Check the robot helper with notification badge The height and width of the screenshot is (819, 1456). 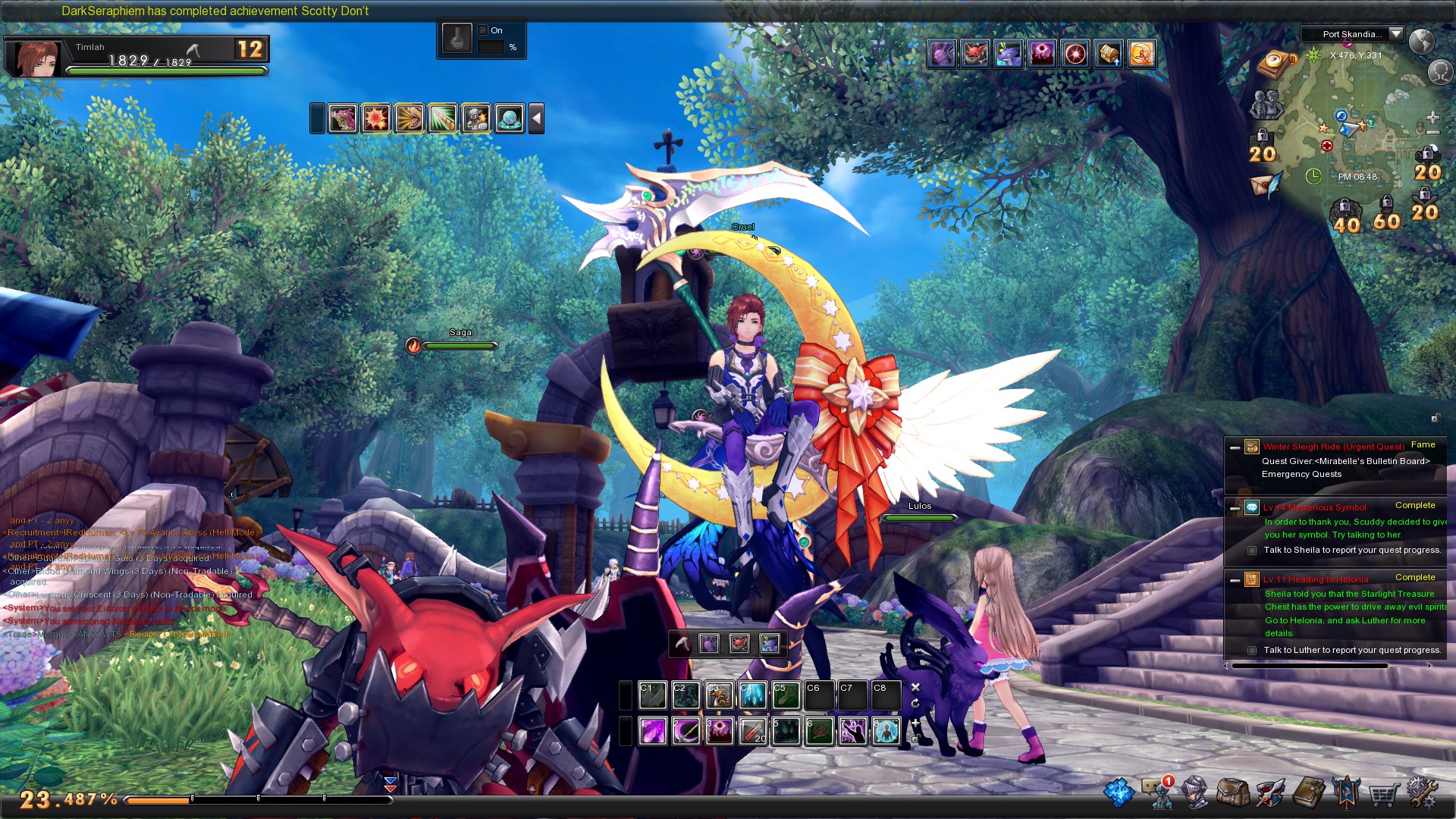pyautogui.click(x=1163, y=796)
